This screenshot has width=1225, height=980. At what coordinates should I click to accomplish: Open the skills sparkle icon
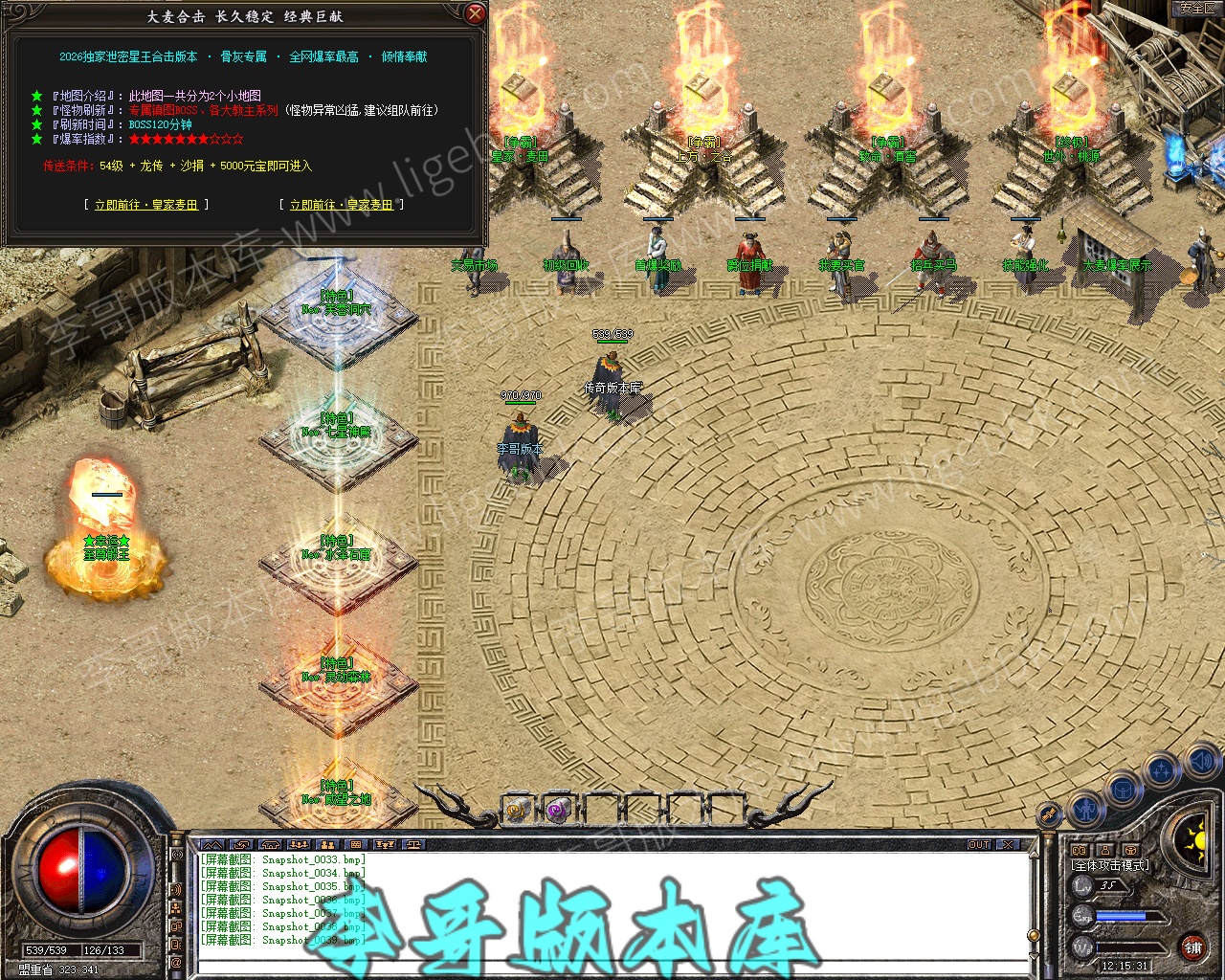(1162, 769)
